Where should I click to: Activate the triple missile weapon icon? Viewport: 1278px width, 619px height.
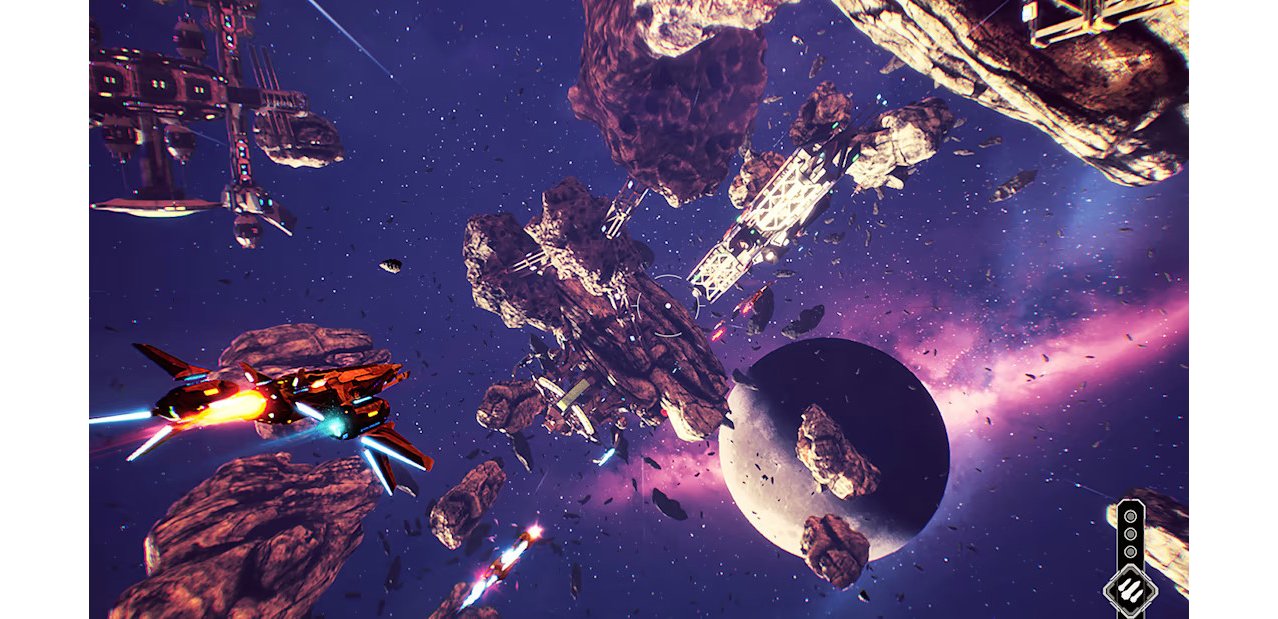click(1130, 590)
